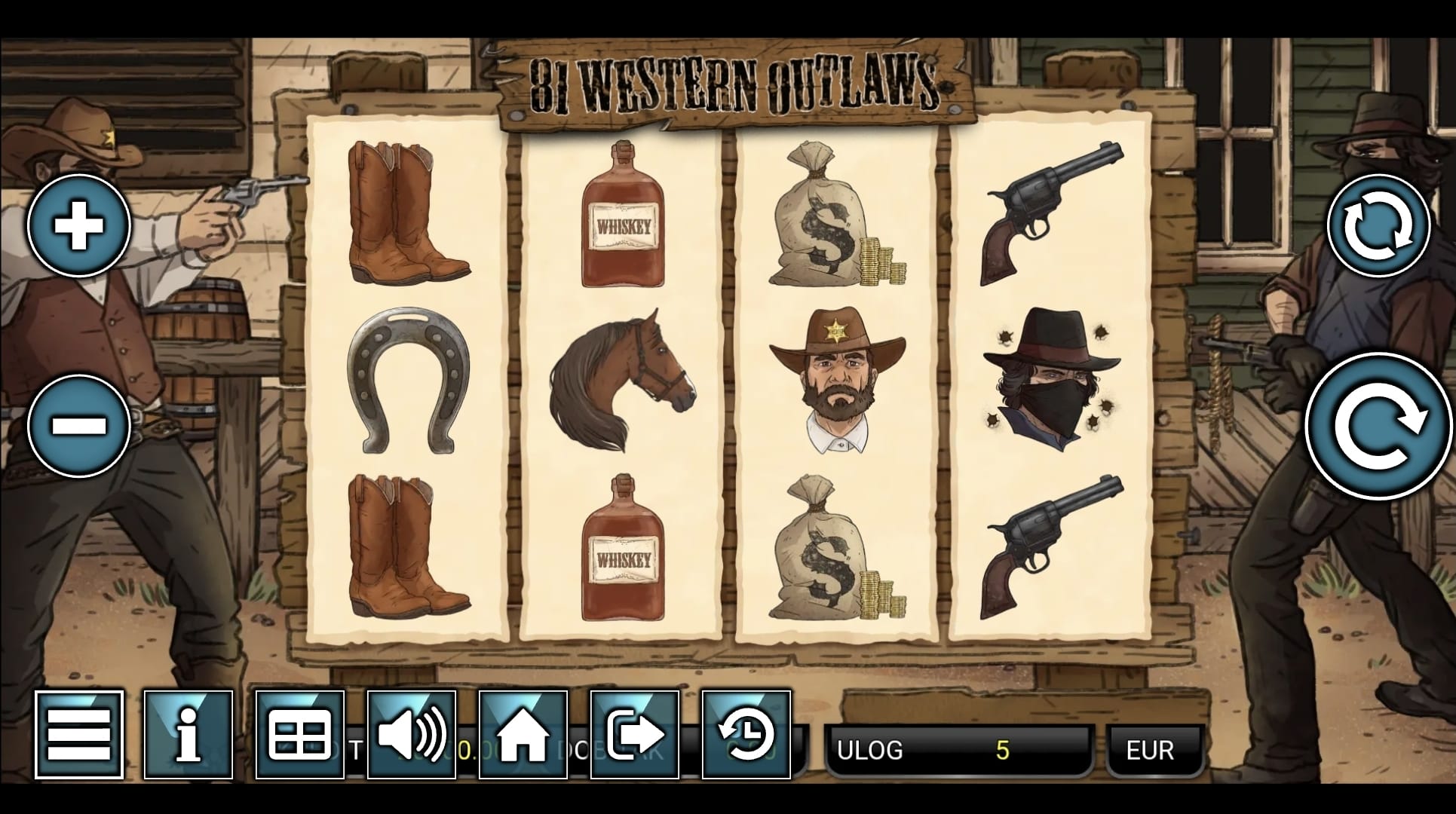Open the game info panel

(x=189, y=734)
